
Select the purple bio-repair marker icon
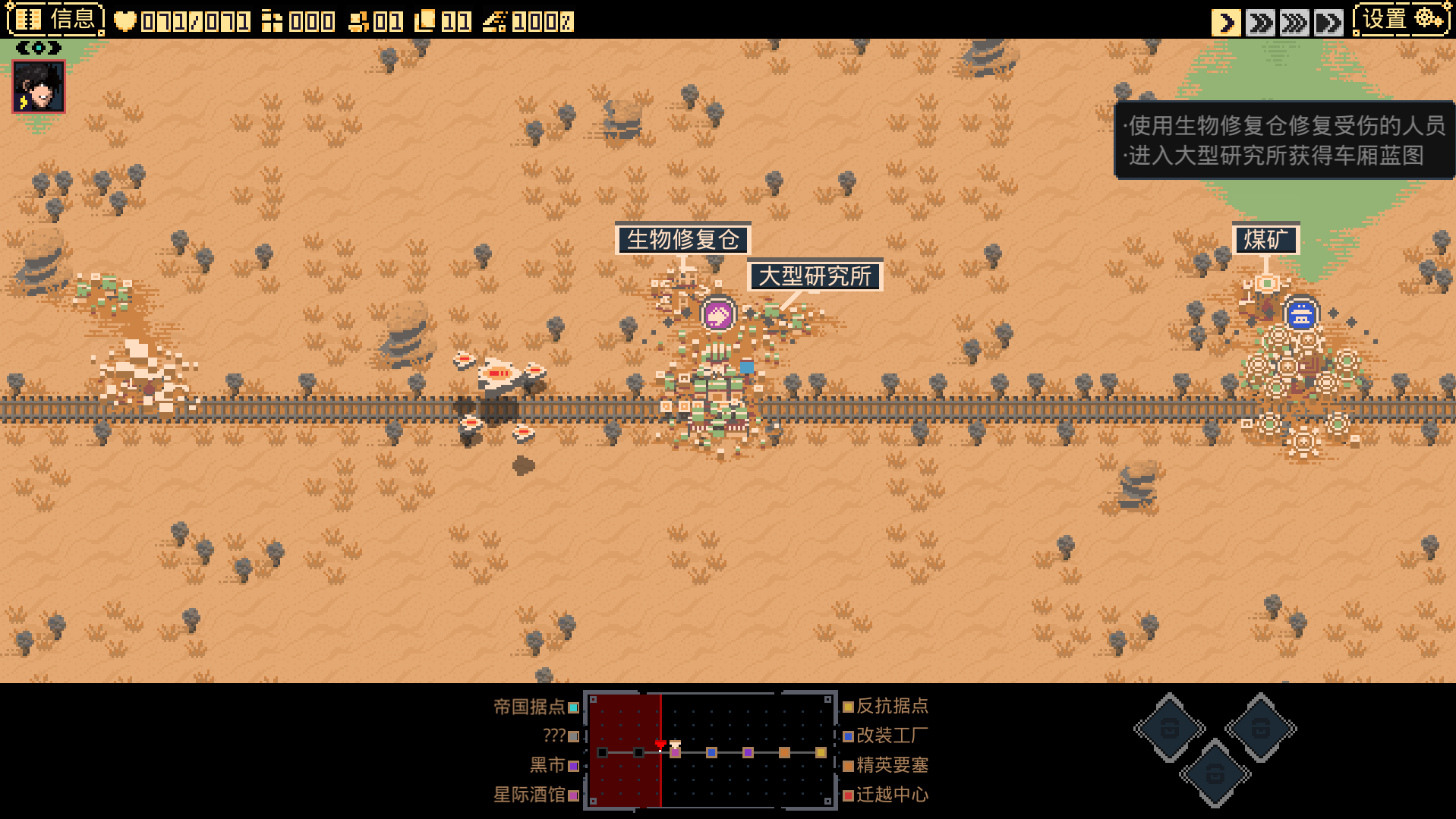point(717,314)
